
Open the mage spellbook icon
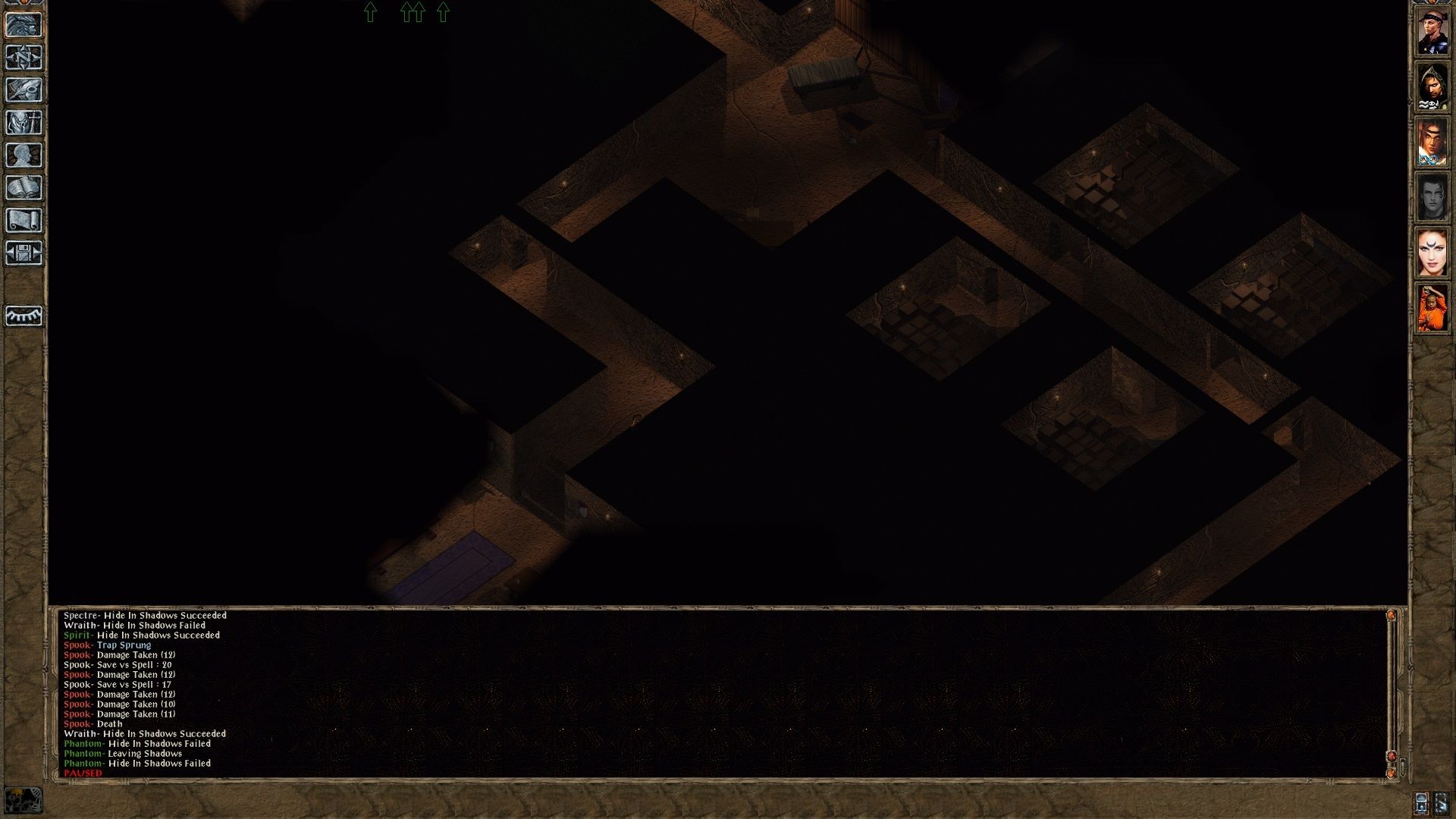tap(24, 188)
